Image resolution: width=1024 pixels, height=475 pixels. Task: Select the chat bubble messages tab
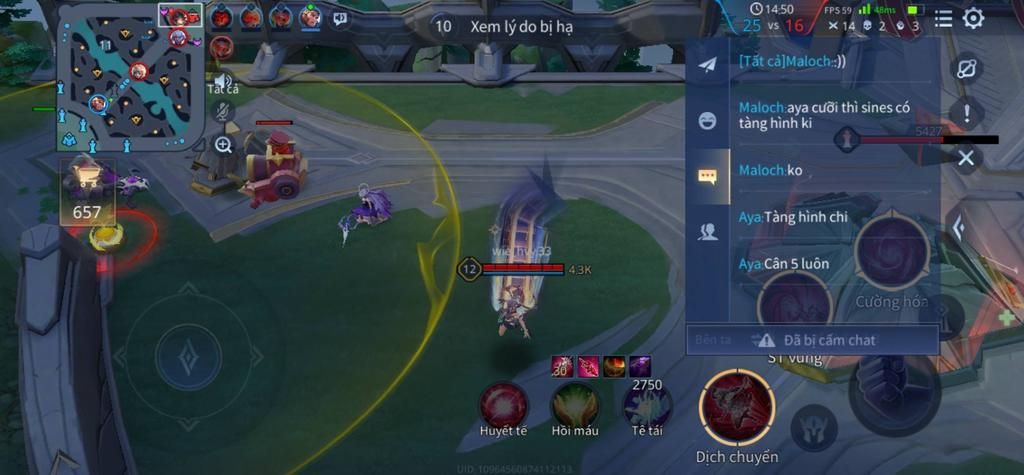708,177
